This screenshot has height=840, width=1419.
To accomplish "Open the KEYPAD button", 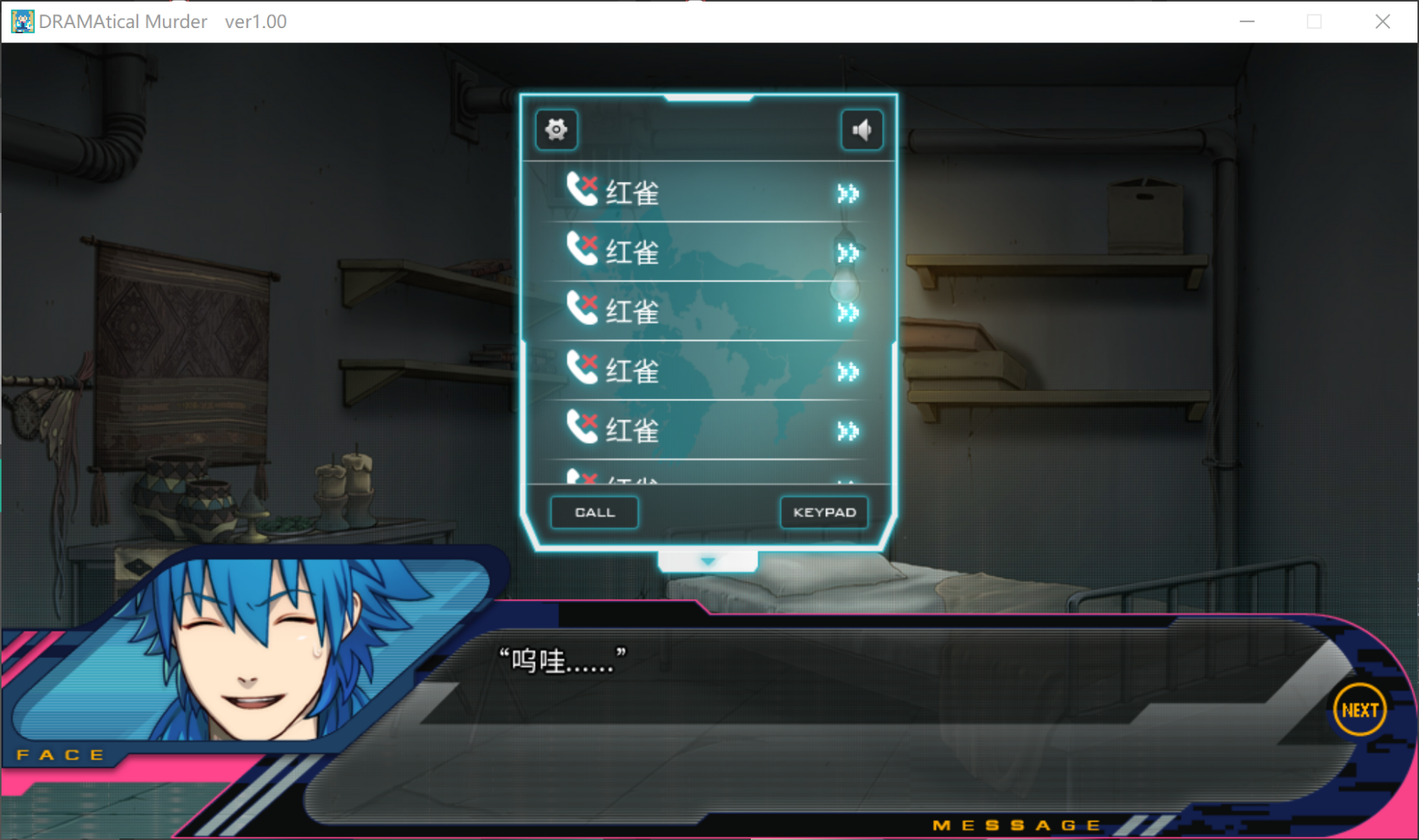I will pos(824,512).
